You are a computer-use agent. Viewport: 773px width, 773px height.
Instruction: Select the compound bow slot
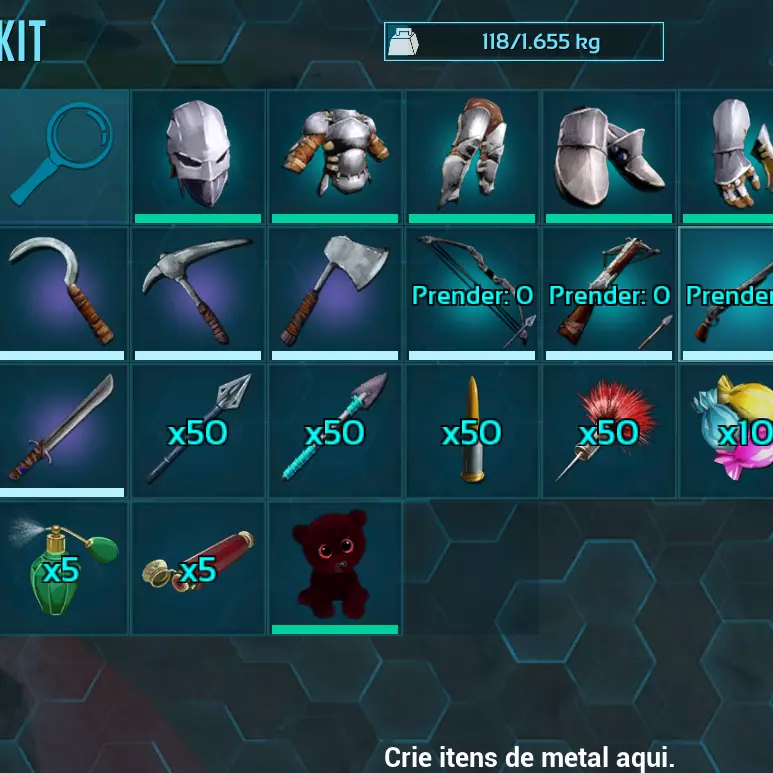point(472,293)
